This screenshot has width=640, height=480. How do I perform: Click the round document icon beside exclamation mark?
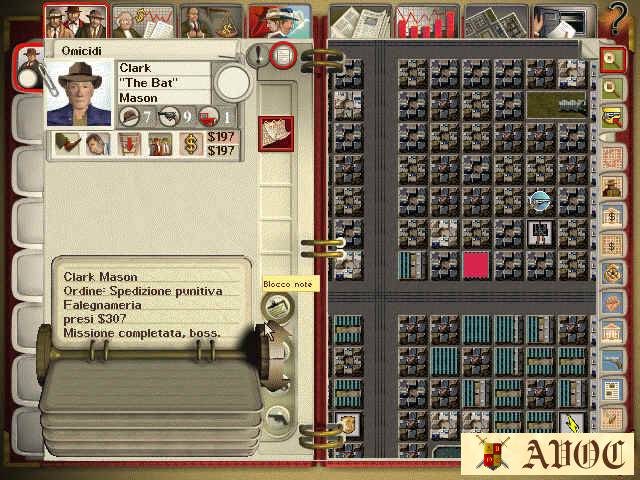[284, 56]
